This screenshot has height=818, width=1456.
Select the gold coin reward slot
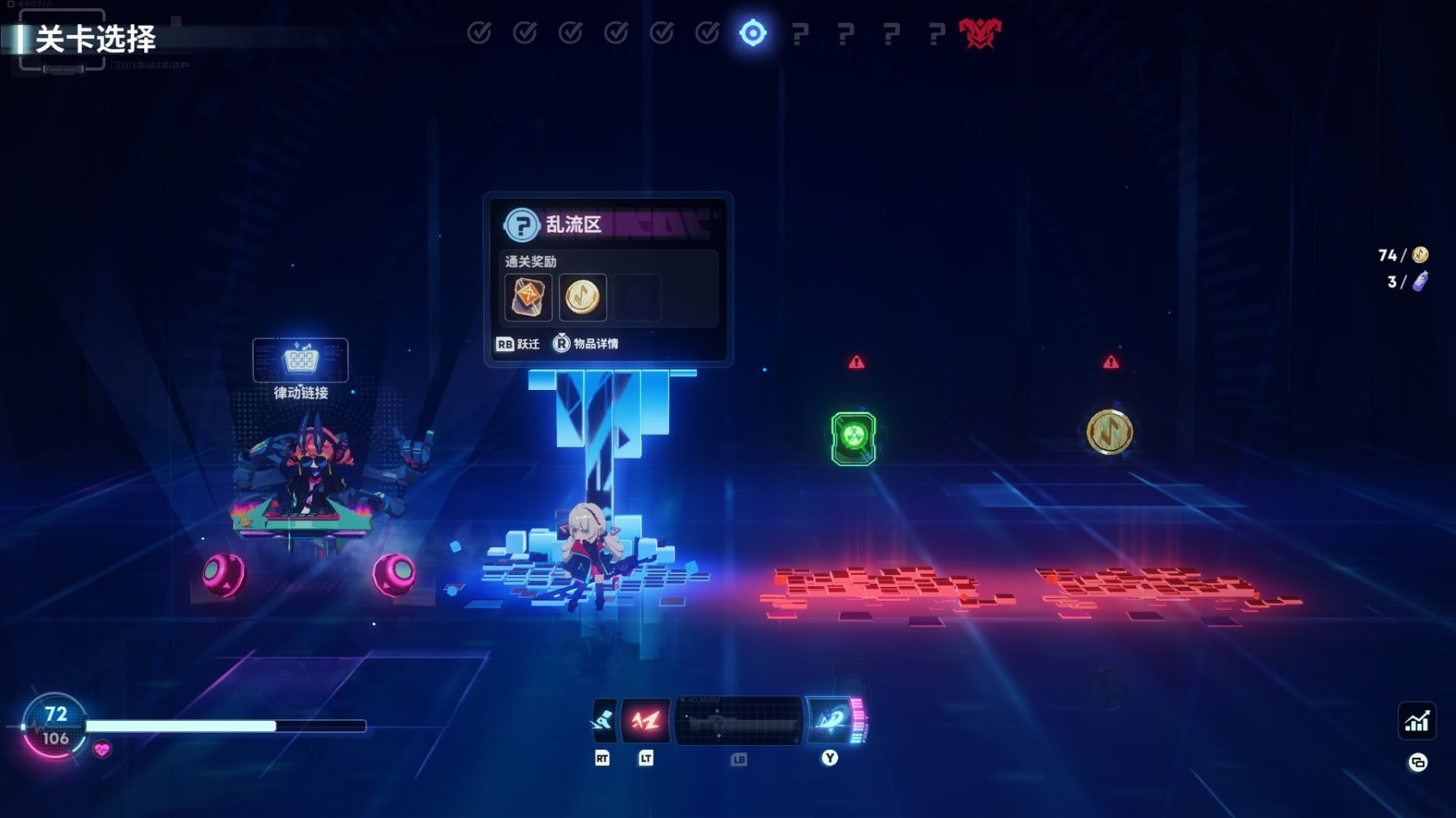(582, 297)
